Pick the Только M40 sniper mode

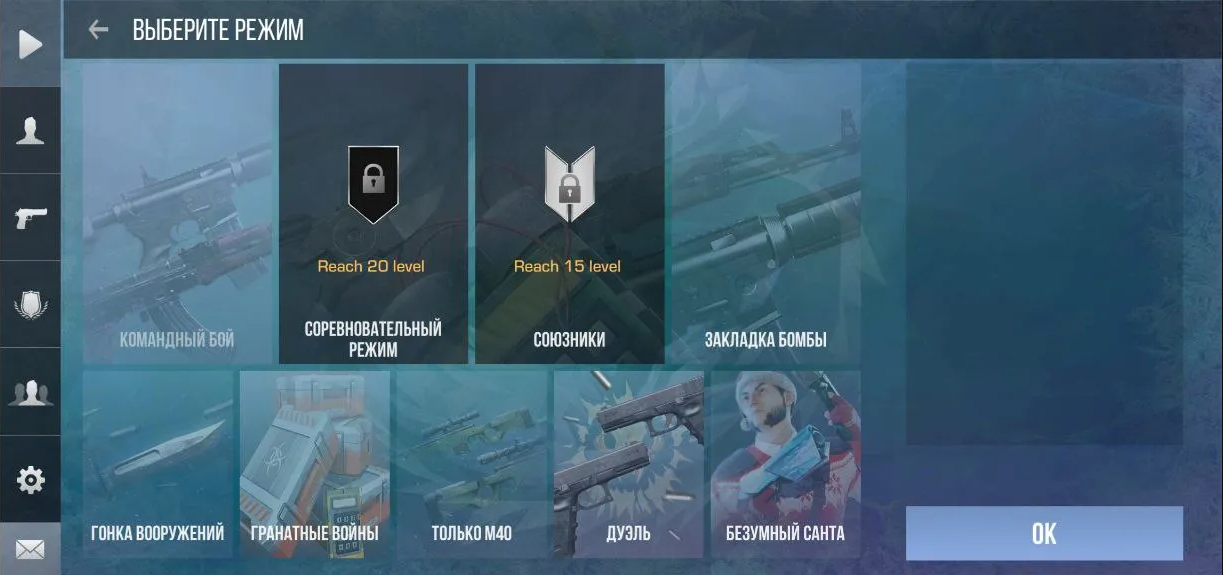click(472, 463)
